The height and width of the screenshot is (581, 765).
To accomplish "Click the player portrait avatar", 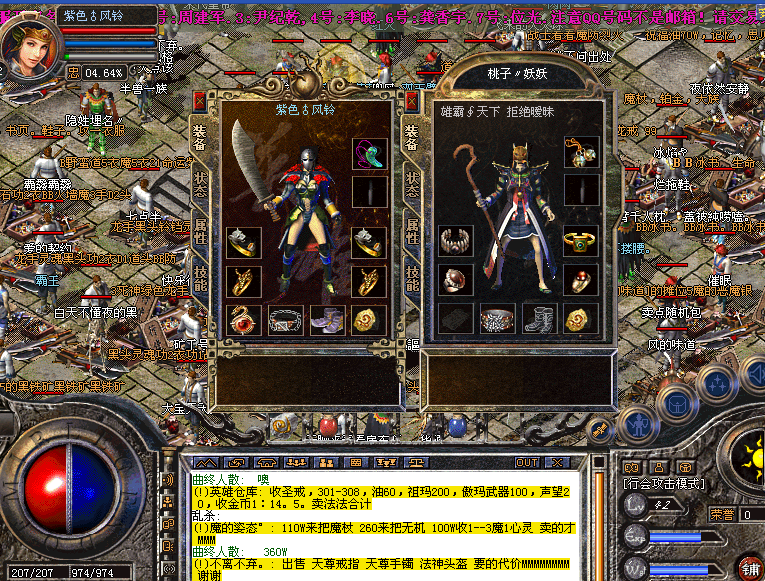I will (x=29, y=47).
